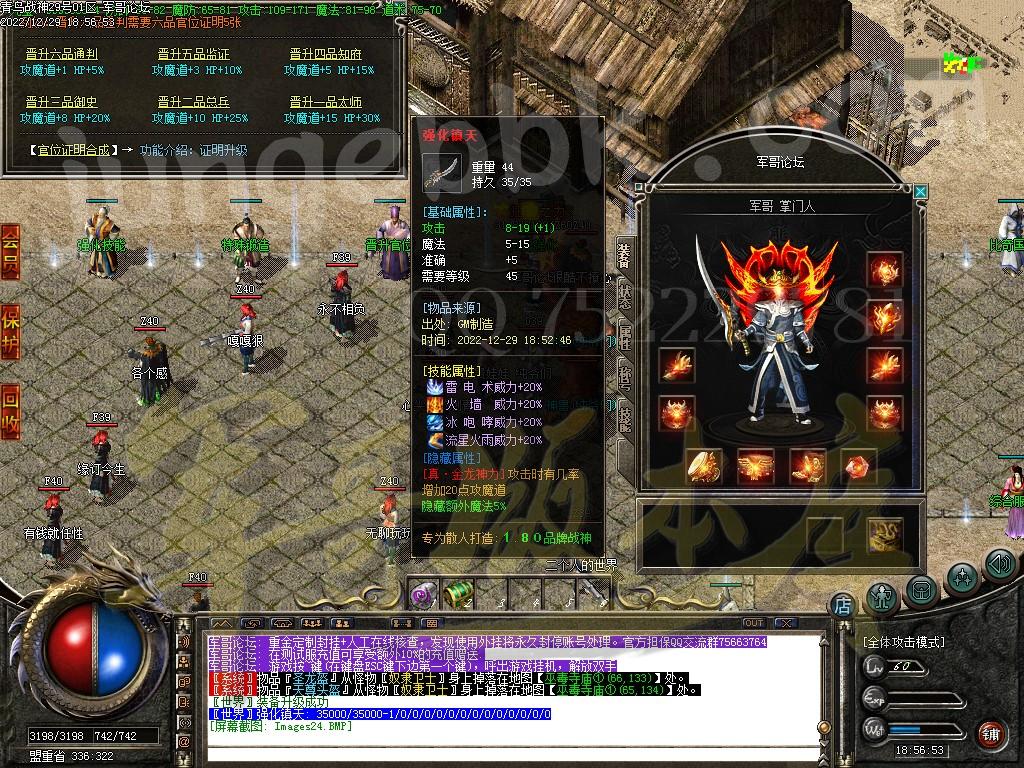This screenshot has width=1024, height=768.
Task: Select the 晋升六品通判 promotion option
Action: 61,54
